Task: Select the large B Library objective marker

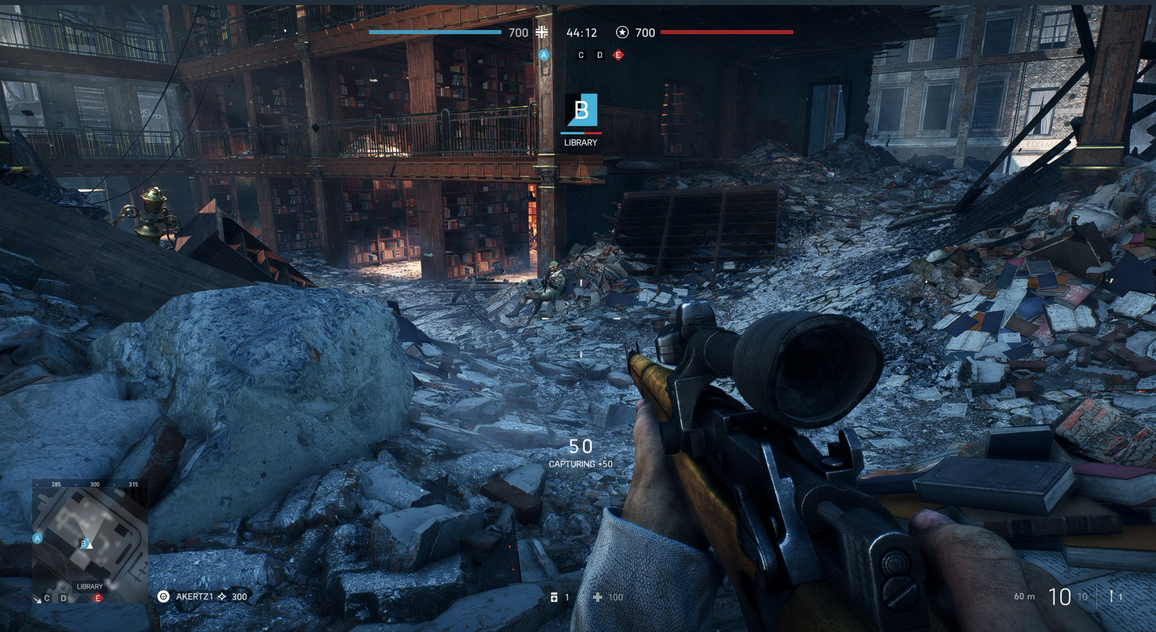Action: tap(581, 111)
